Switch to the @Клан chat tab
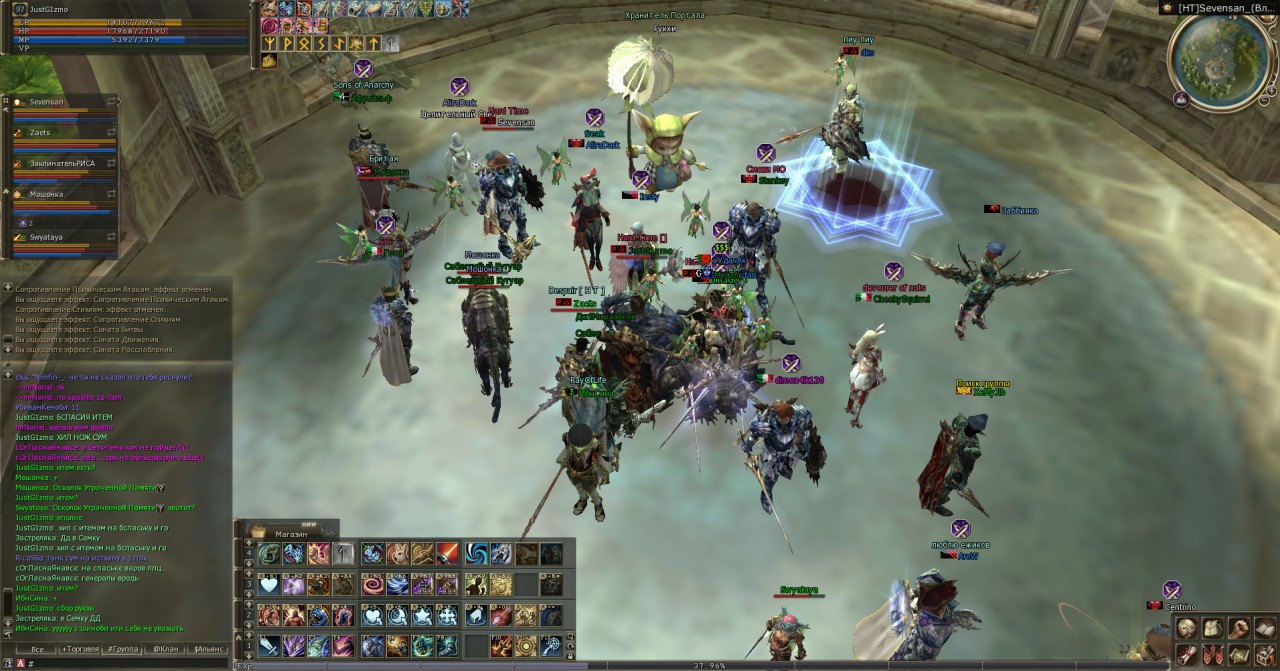 (x=164, y=650)
